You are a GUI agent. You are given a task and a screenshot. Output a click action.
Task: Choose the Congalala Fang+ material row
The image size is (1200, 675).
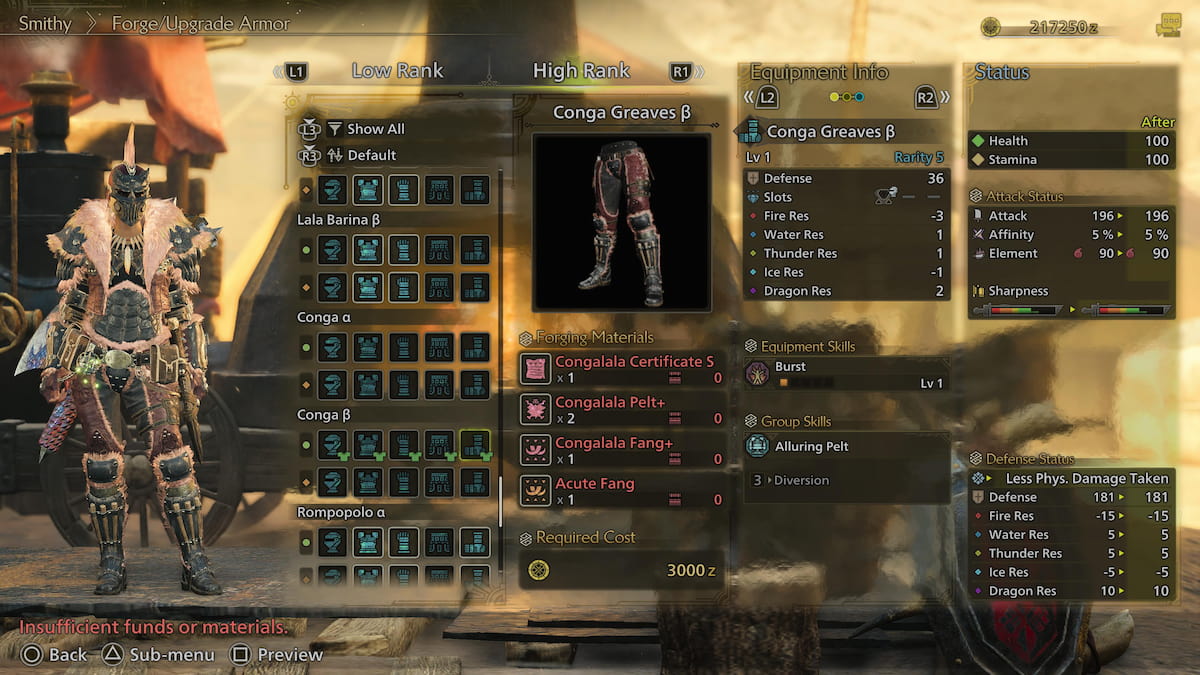621,450
